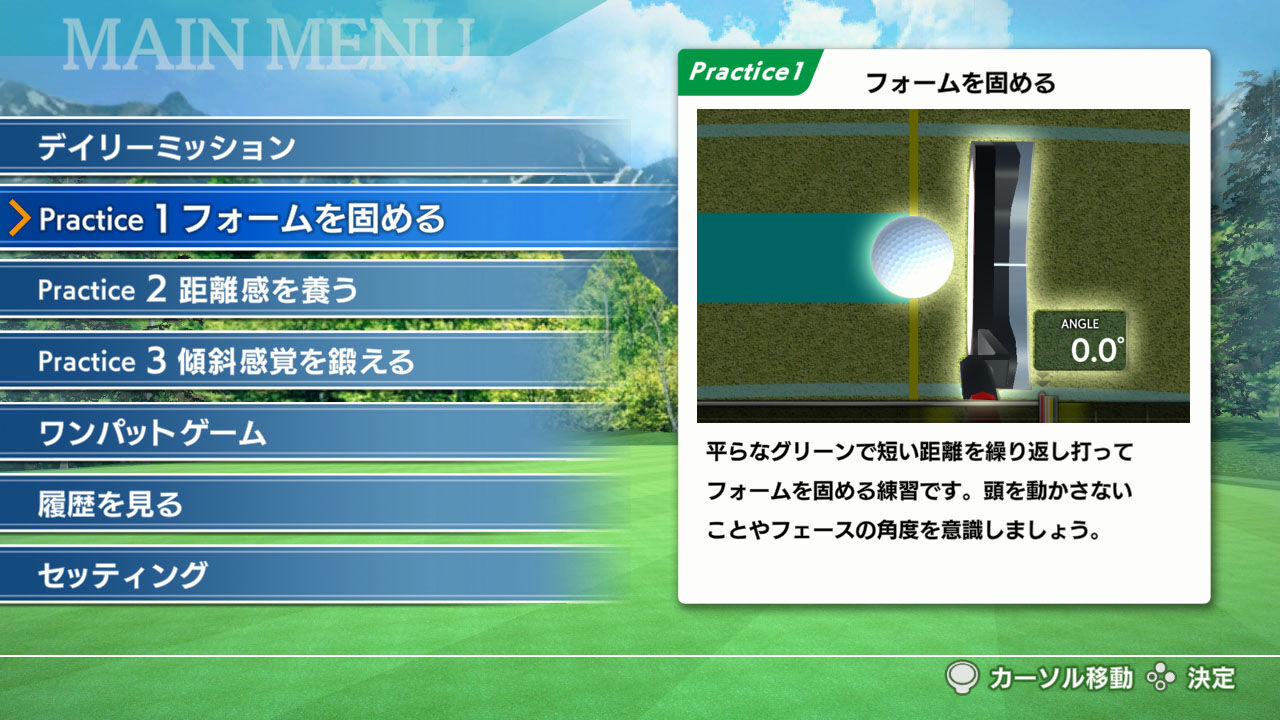Click the golf ball cursor-move icon
1280x720 pixels.
[x=960, y=678]
